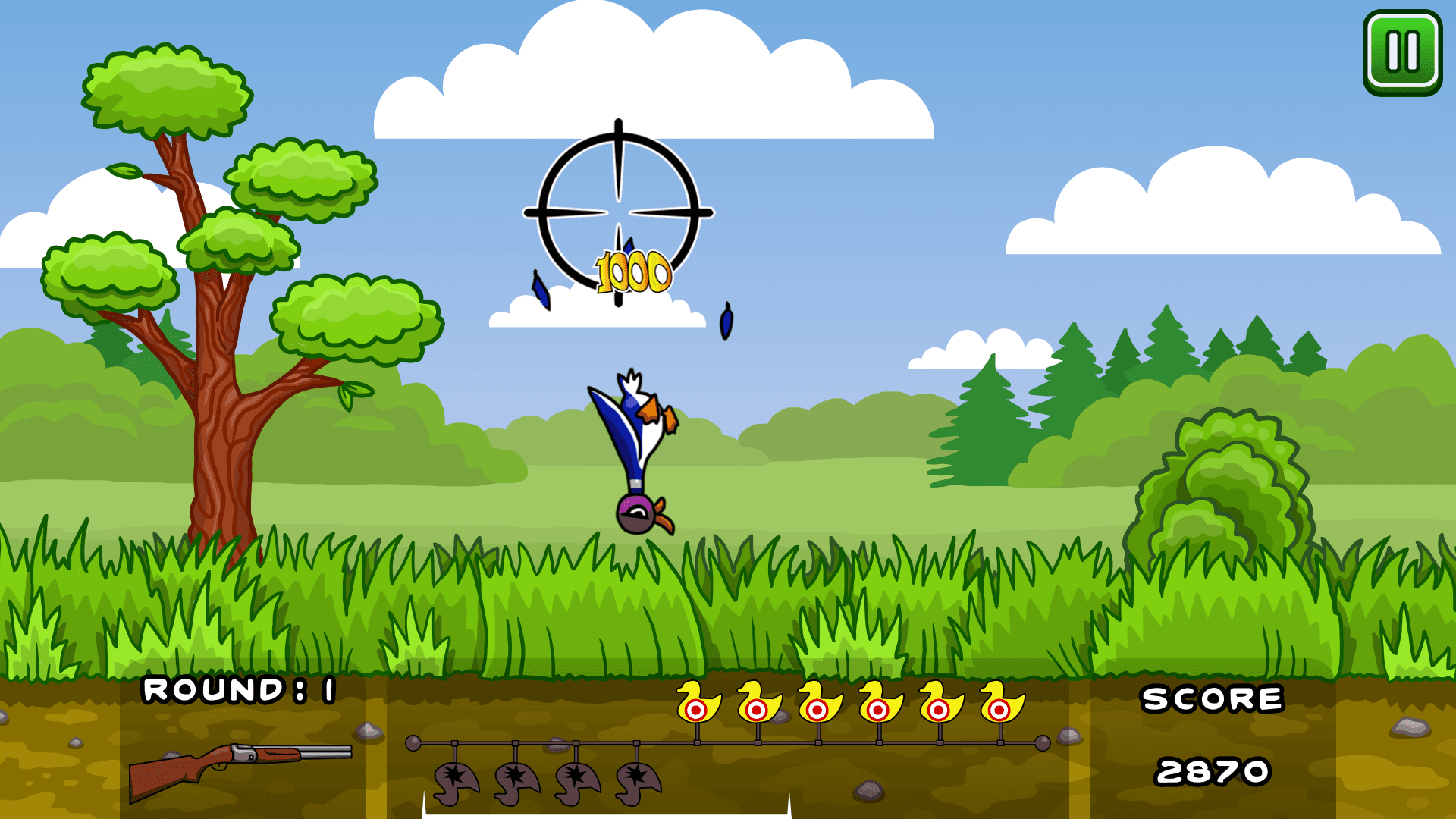1456x819 pixels.
Task: Click the score value 2870
Action: tap(1213, 770)
